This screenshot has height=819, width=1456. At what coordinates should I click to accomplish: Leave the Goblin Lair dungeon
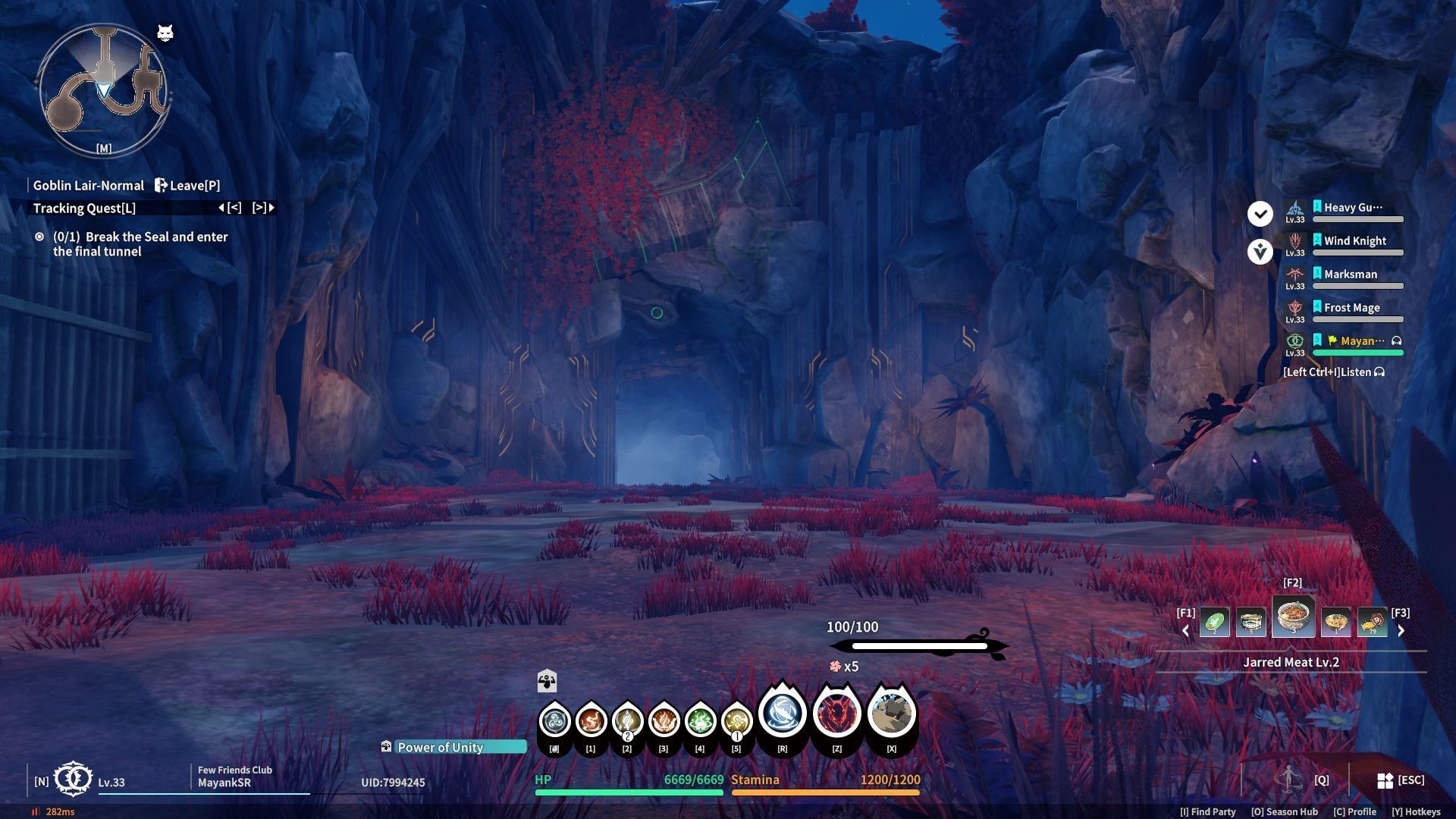[x=187, y=186]
